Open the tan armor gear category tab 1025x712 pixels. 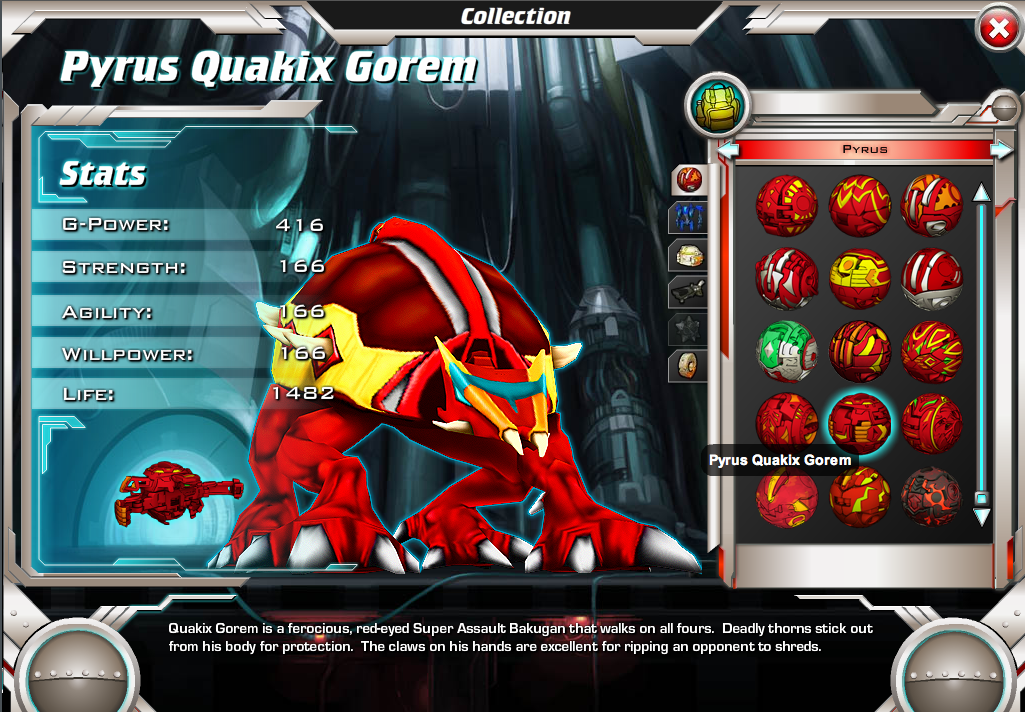tap(689, 255)
